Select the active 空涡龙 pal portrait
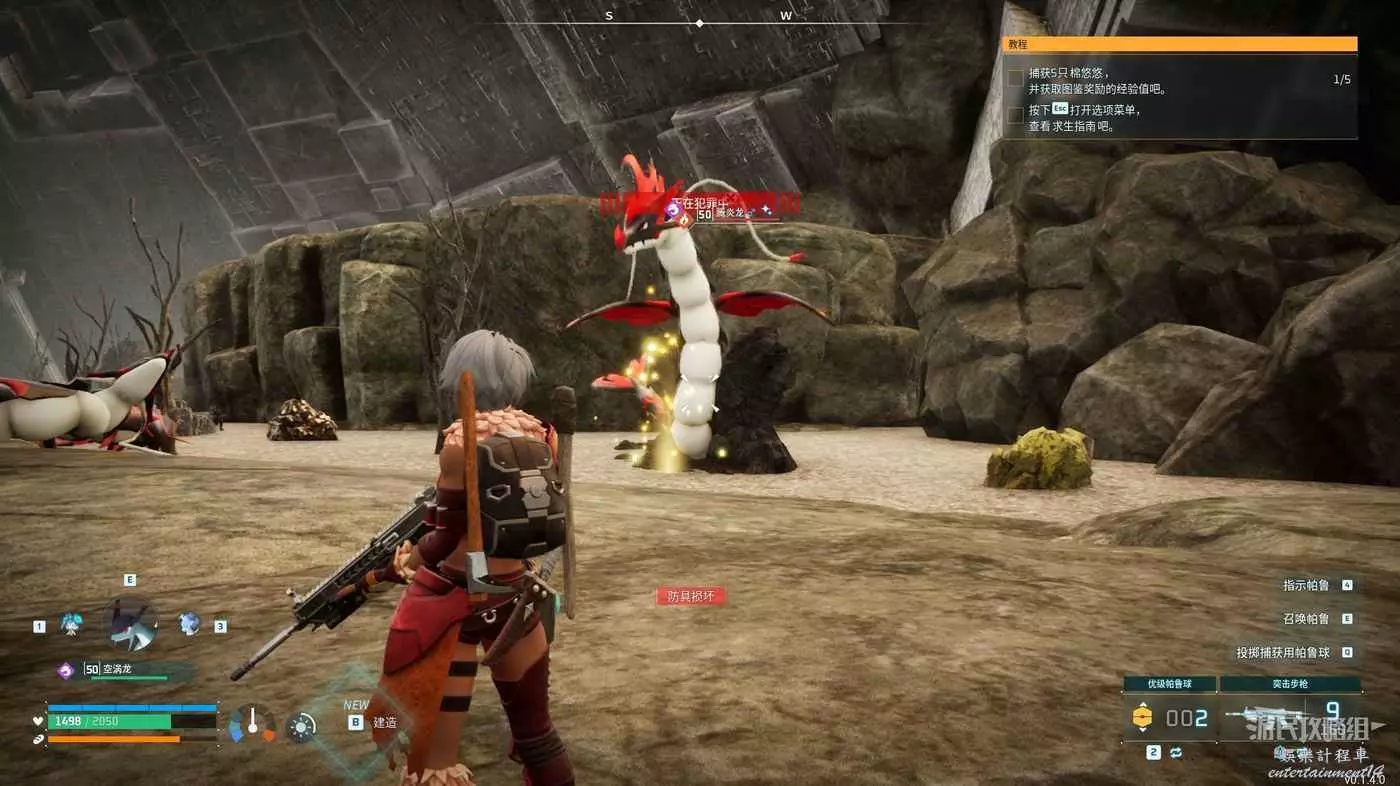This screenshot has height=786, width=1400. click(130, 624)
